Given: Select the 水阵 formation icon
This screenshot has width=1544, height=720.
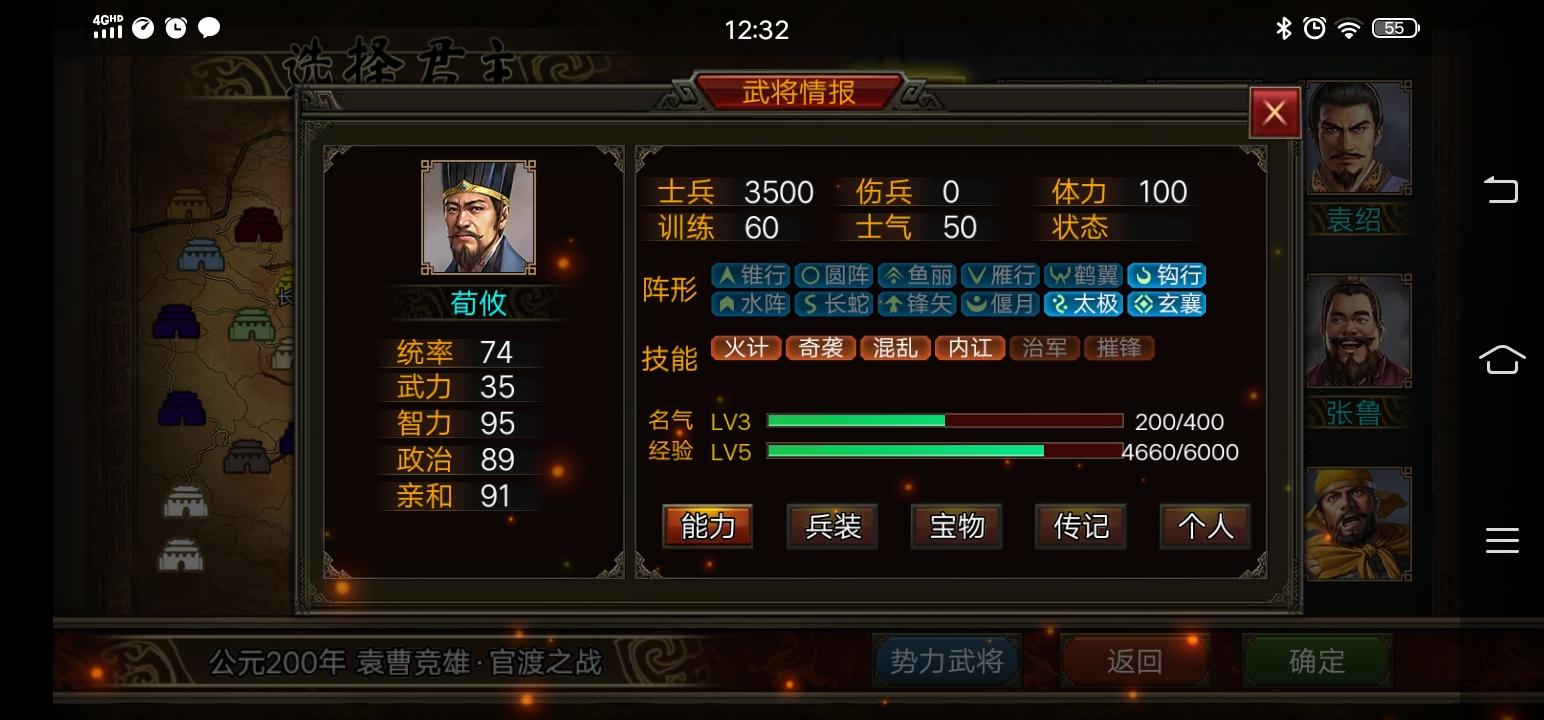Looking at the screenshot, I should 749,305.
